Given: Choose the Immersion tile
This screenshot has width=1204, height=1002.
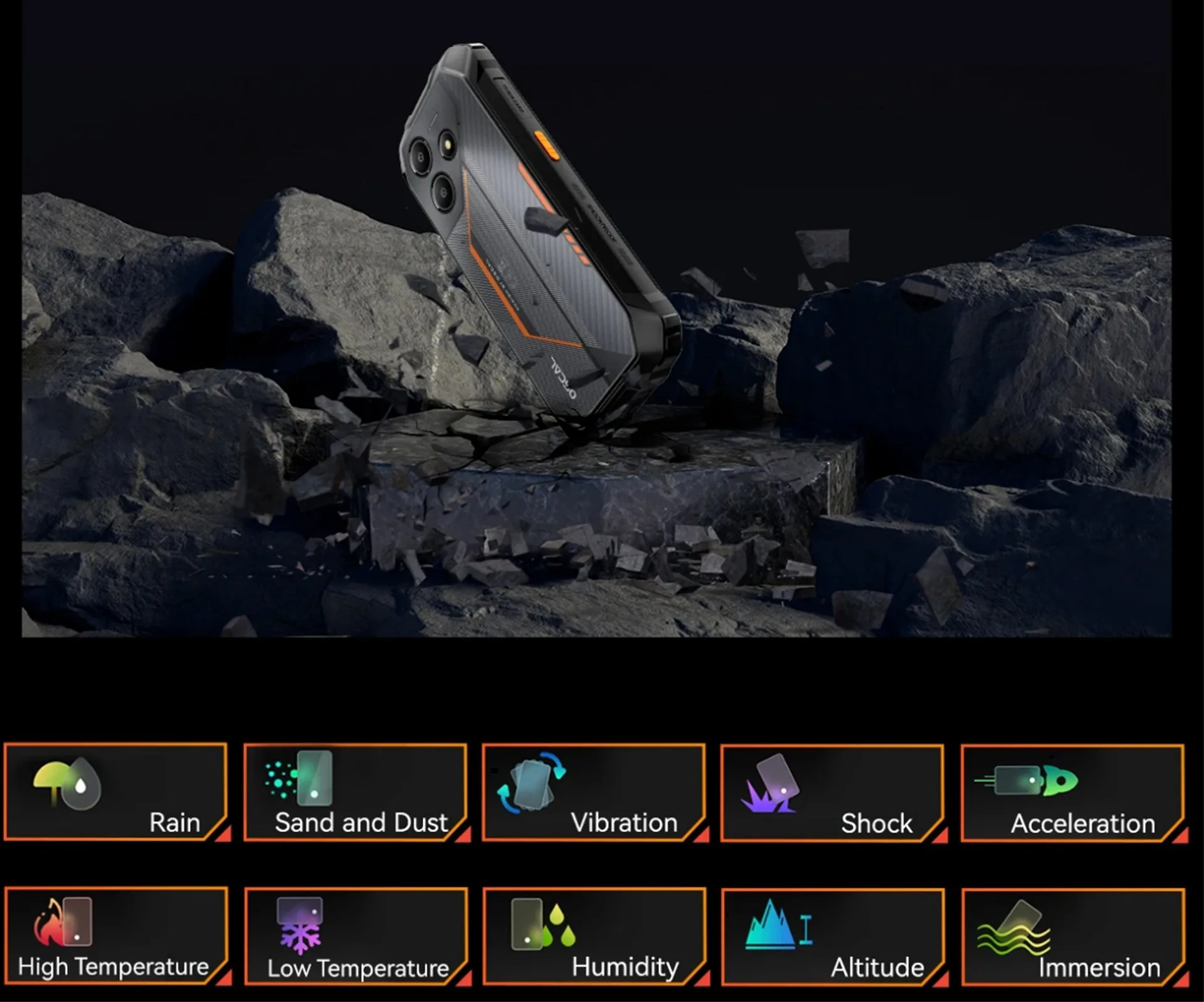Looking at the screenshot, I should coord(1072,937).
